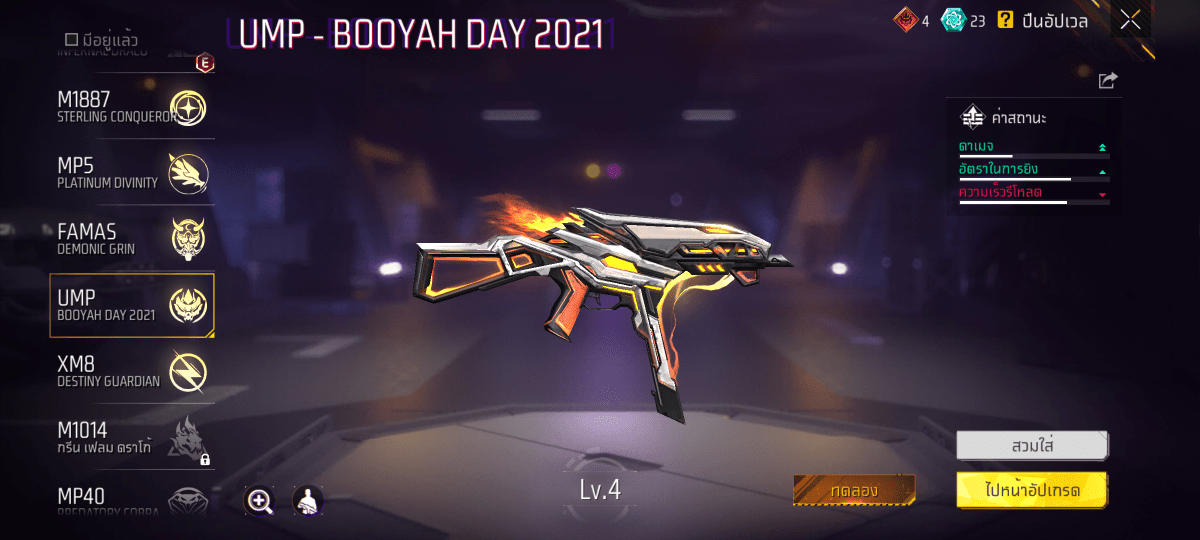This screenshot has height=540, width=1200.
Task: Pick the UMP Booyah Day 2021 entry
Action: pos(131,305)
